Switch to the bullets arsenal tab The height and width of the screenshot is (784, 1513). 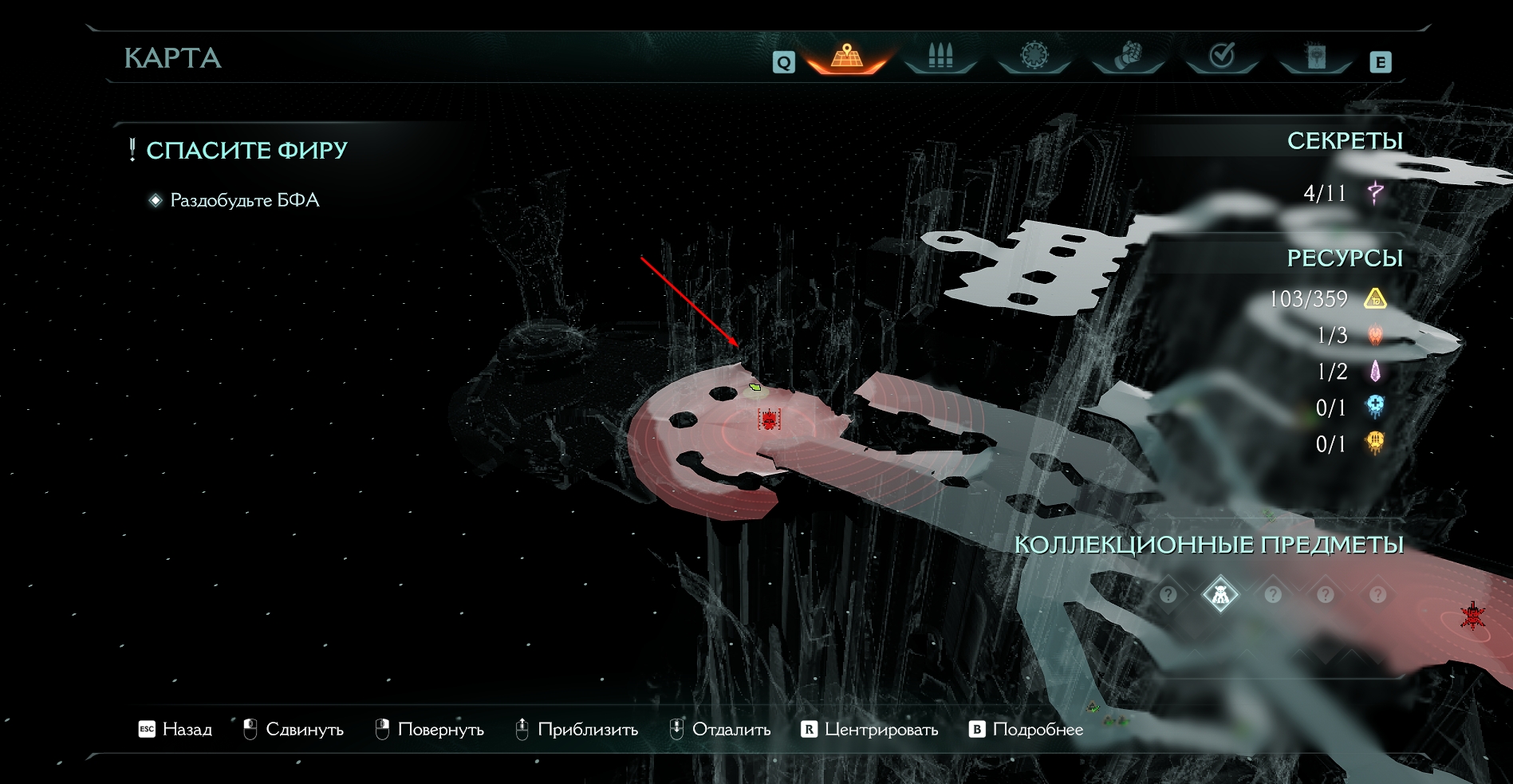click(940, 57)
